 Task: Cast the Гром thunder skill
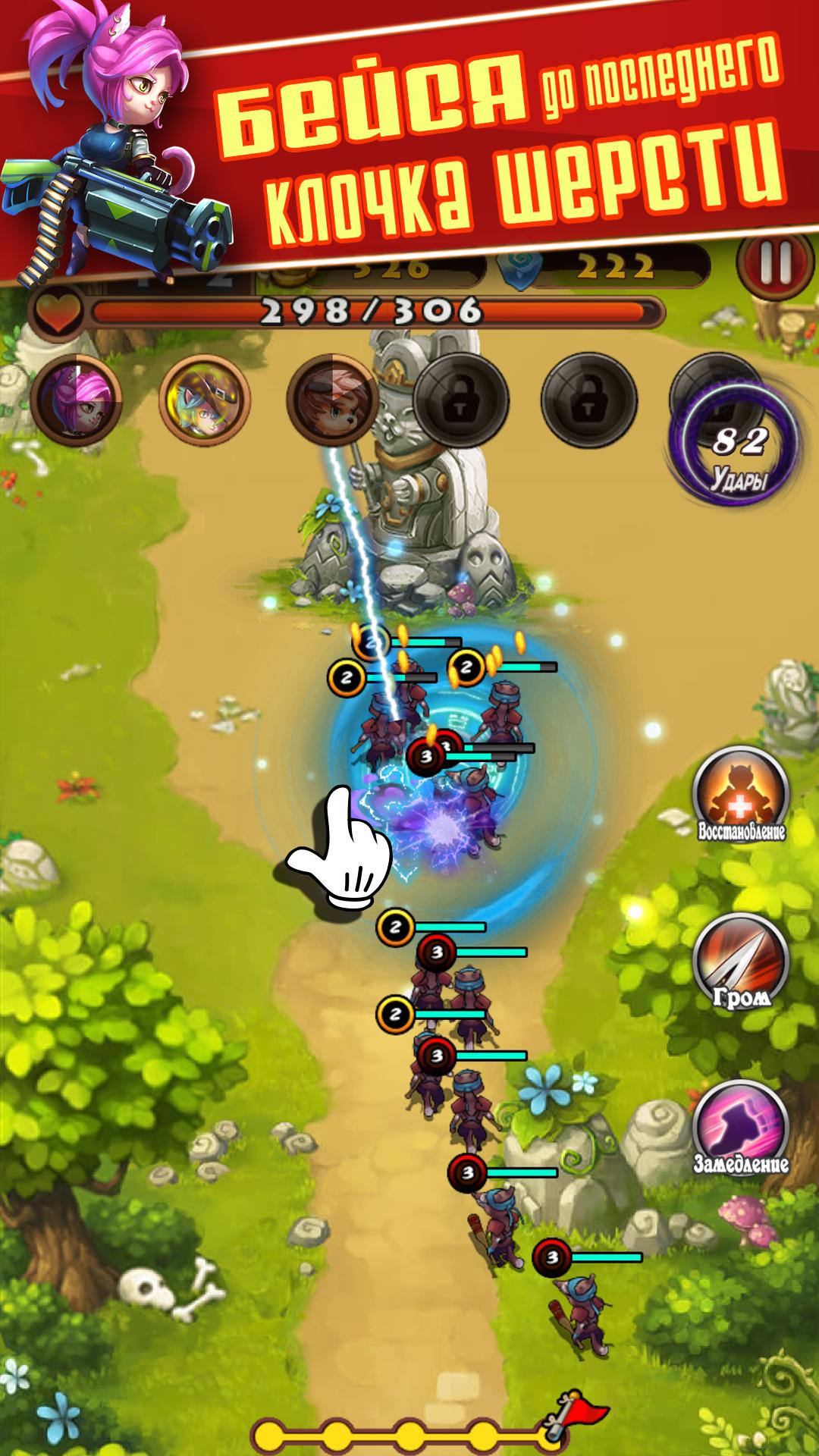[x=741, y=963]
